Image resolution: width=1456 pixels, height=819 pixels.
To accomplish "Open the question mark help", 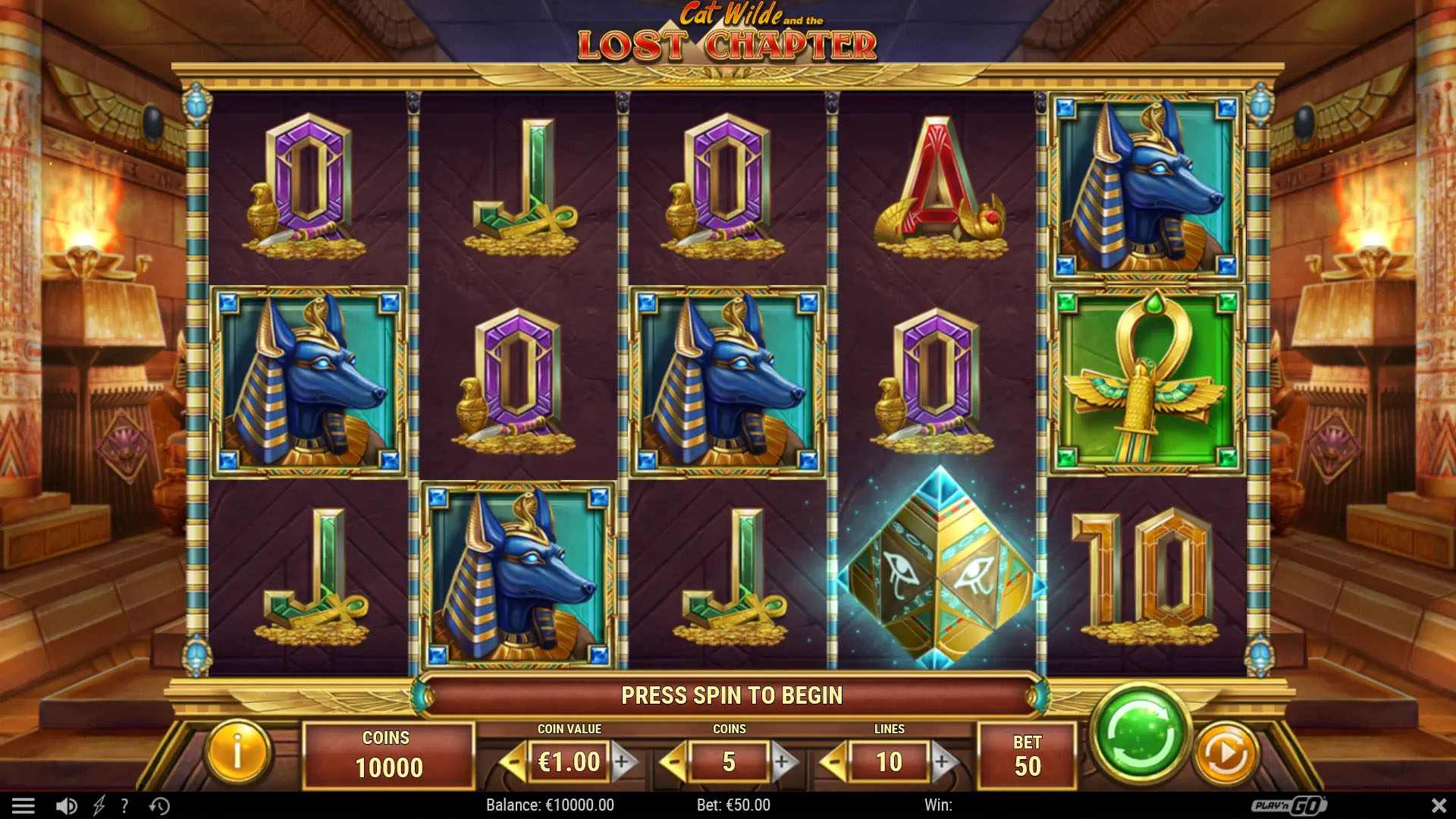I will tap(125, 805).
